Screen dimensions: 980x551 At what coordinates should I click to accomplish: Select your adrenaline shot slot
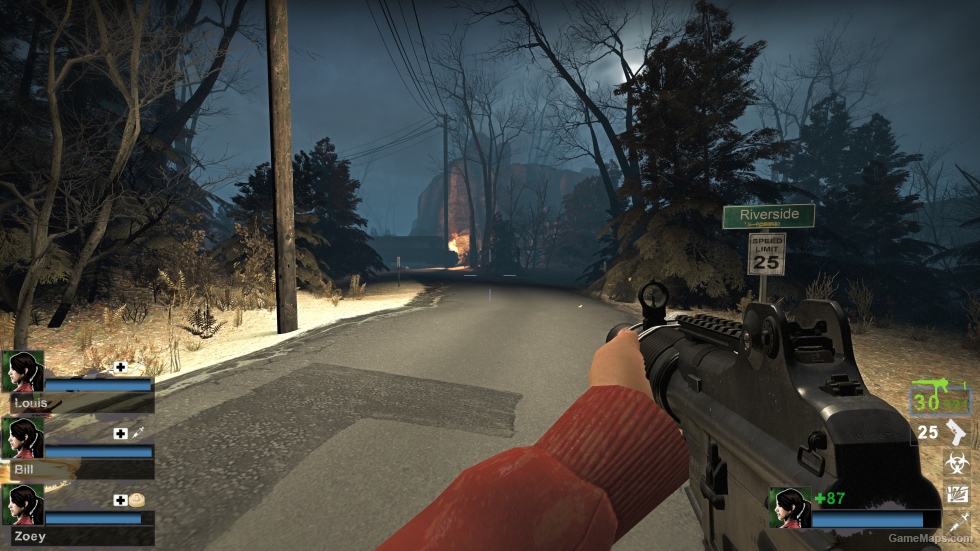pyautogui.click(x=957, y=521)
